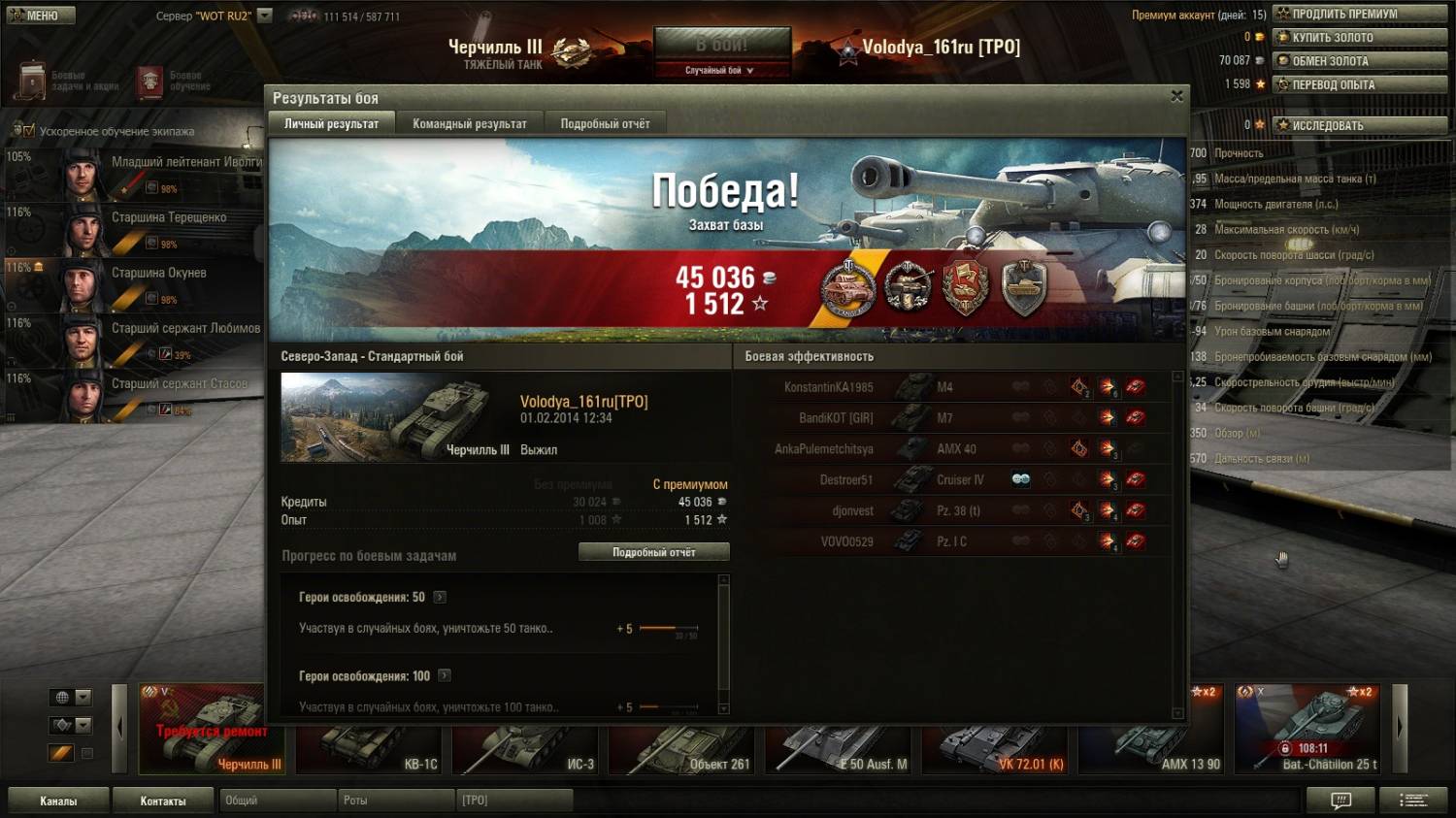The width and height of the screenshot is (1456, 818).
Task: Open the Контакты button
Action: tap(163, 801)
